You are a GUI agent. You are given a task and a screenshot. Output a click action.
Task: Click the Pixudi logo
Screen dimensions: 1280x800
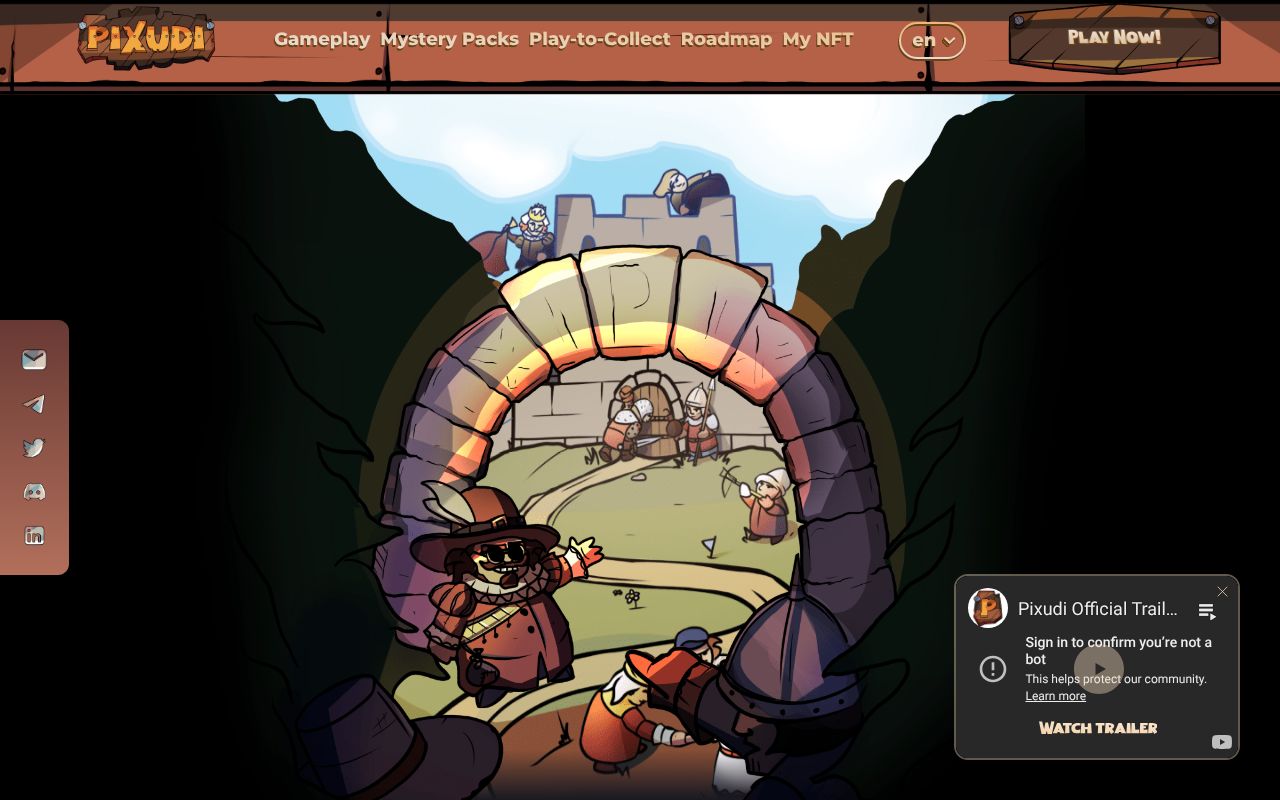coord(146,39)
